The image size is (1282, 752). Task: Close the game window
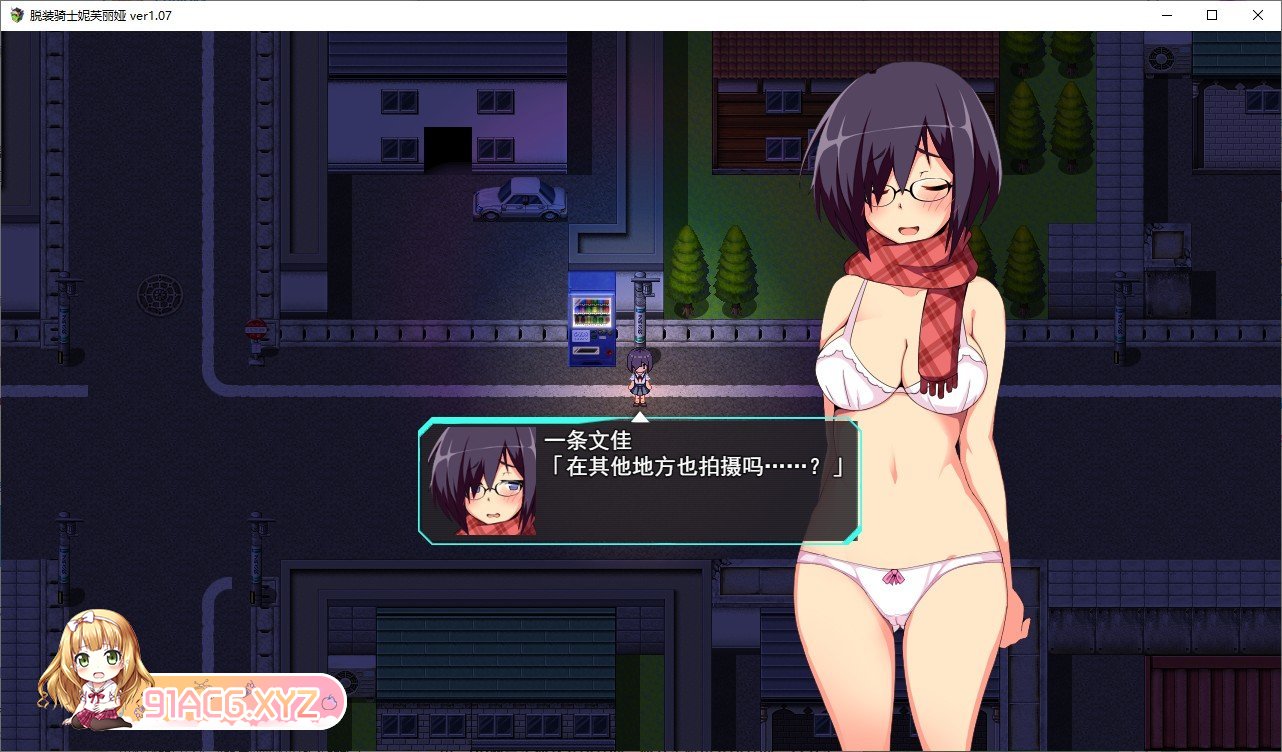[x=1258, y=15]
